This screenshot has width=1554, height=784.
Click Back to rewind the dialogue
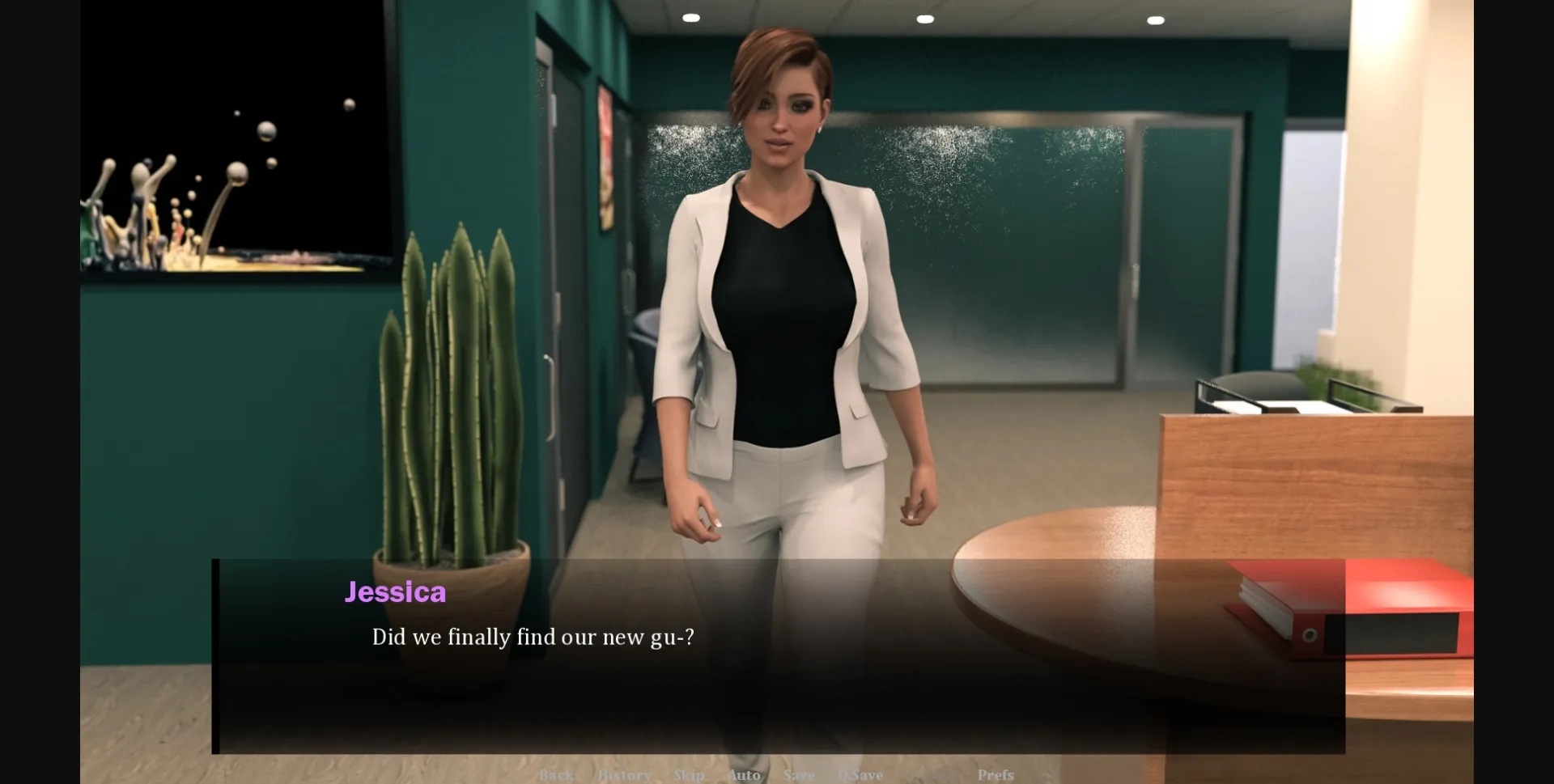[x=555, y=775]
